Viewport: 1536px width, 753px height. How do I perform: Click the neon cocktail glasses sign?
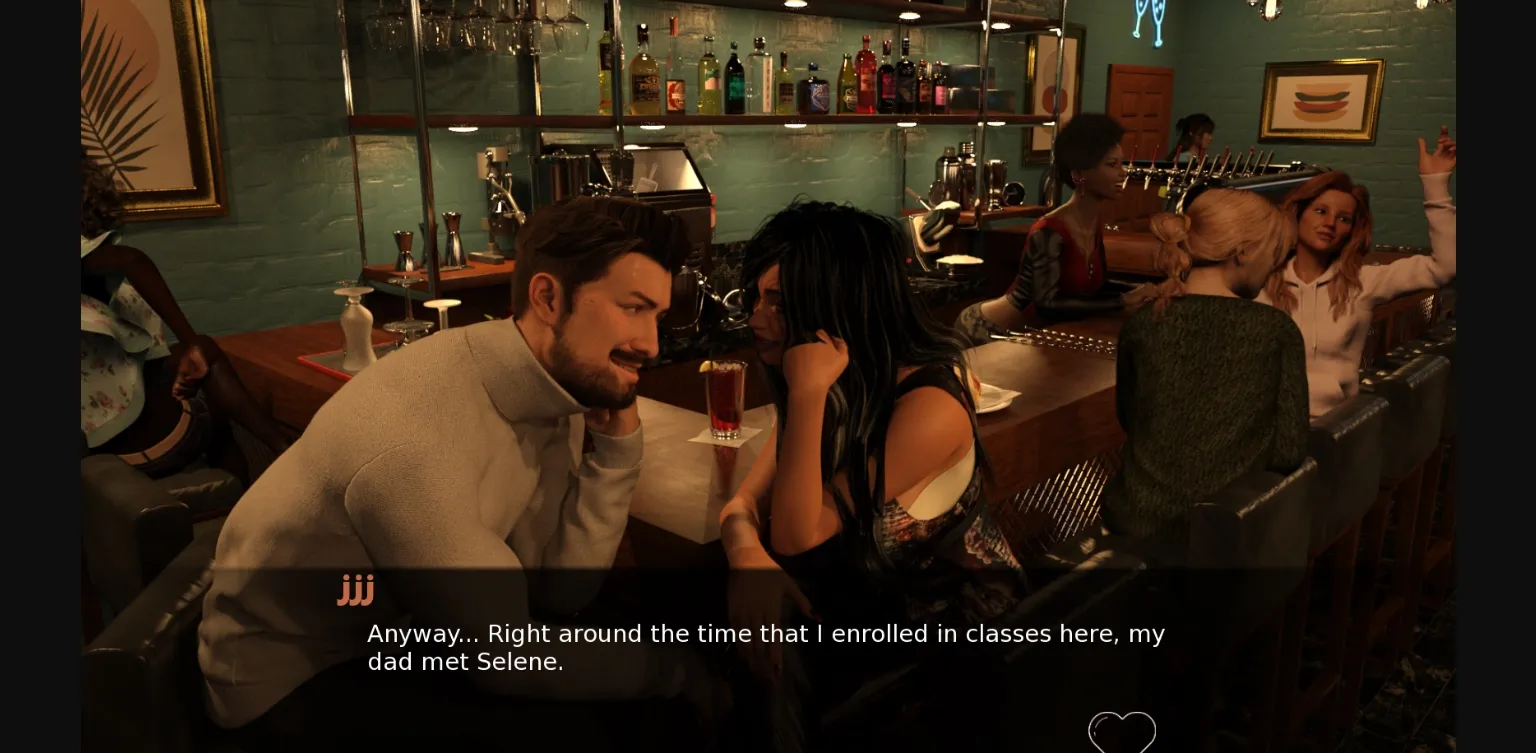point(1146,20)
